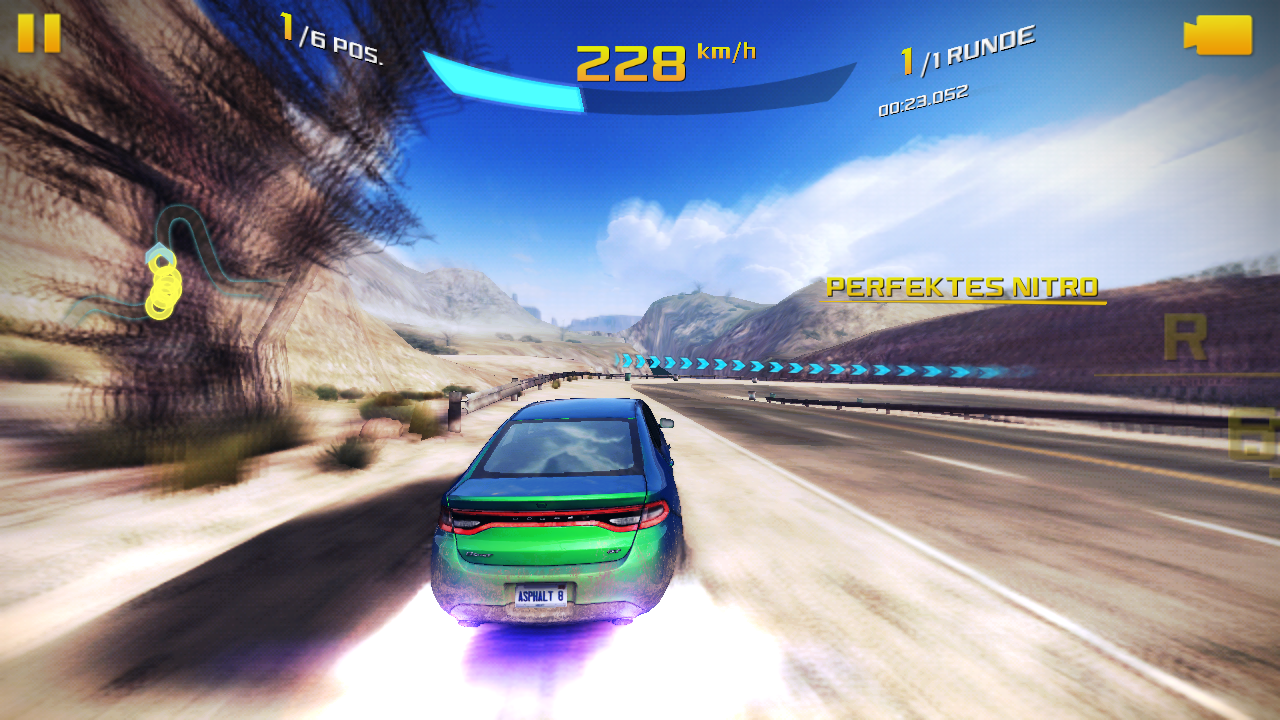Screen dimensions: 1280x720
Task: Switch camera view with the camera icon
Action: tap(1218, 35)
